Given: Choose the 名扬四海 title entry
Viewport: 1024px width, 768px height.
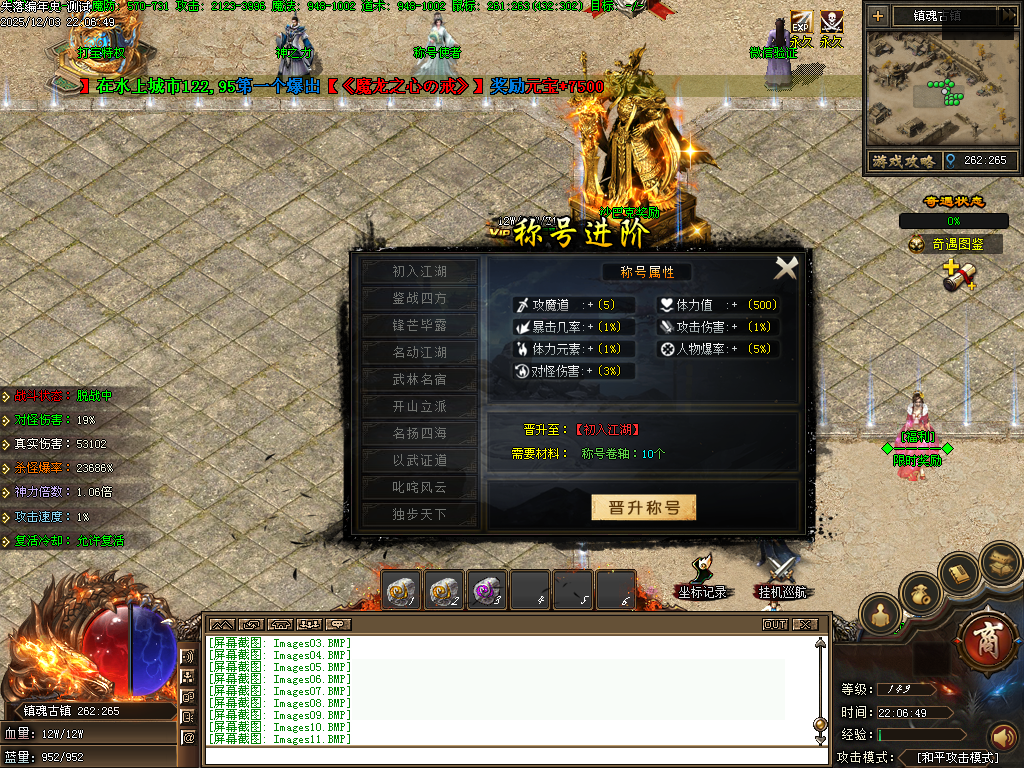Looking at the screenshot, I should (419, 434).
